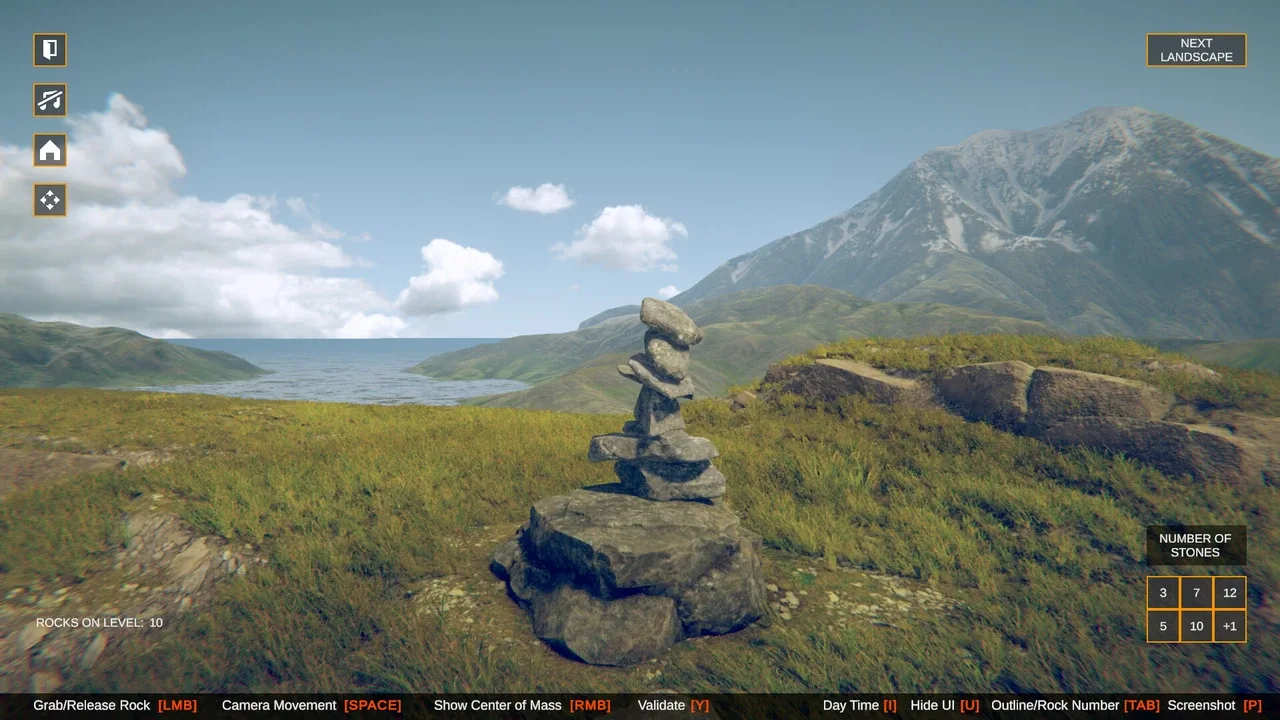The height and width of the screenshot is (720, 1280).
Task: Select the 12 stones option
Action: pos(1230,593)
